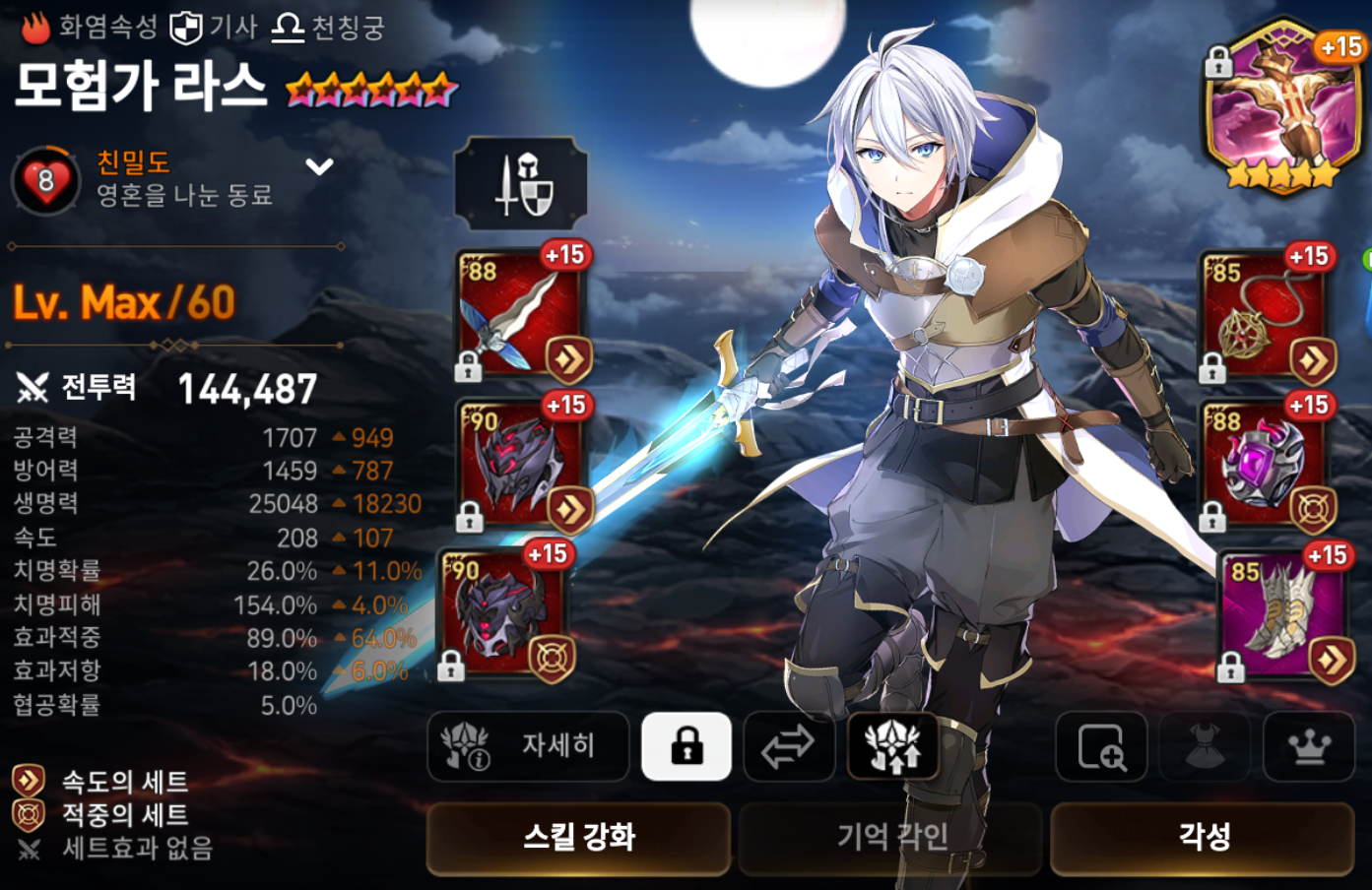Open the 스킬 강화 skill enhancement menu
Viewport: 1372px width, 890px height.
tap(578, 838)
